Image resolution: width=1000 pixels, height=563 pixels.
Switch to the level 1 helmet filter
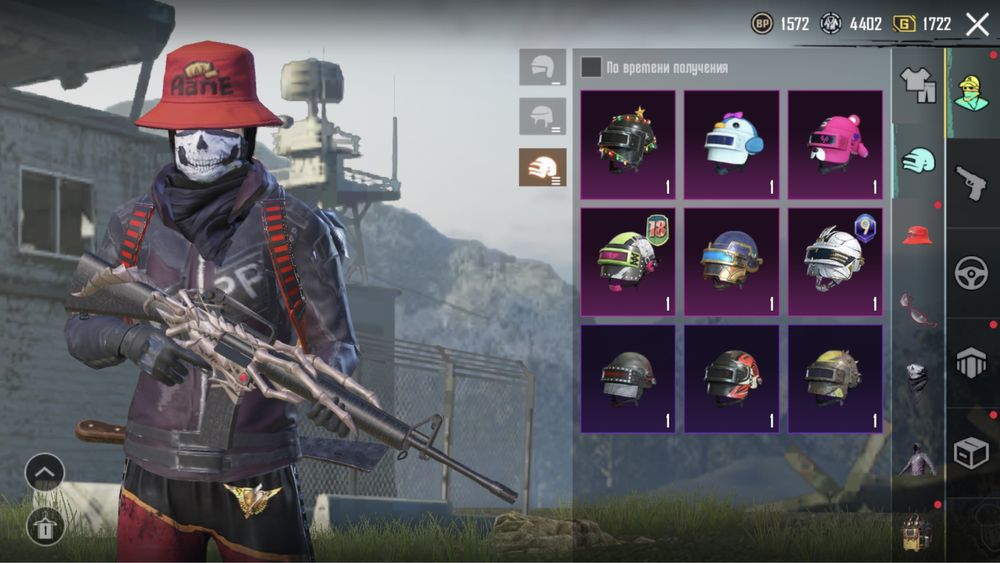[542, 67]
